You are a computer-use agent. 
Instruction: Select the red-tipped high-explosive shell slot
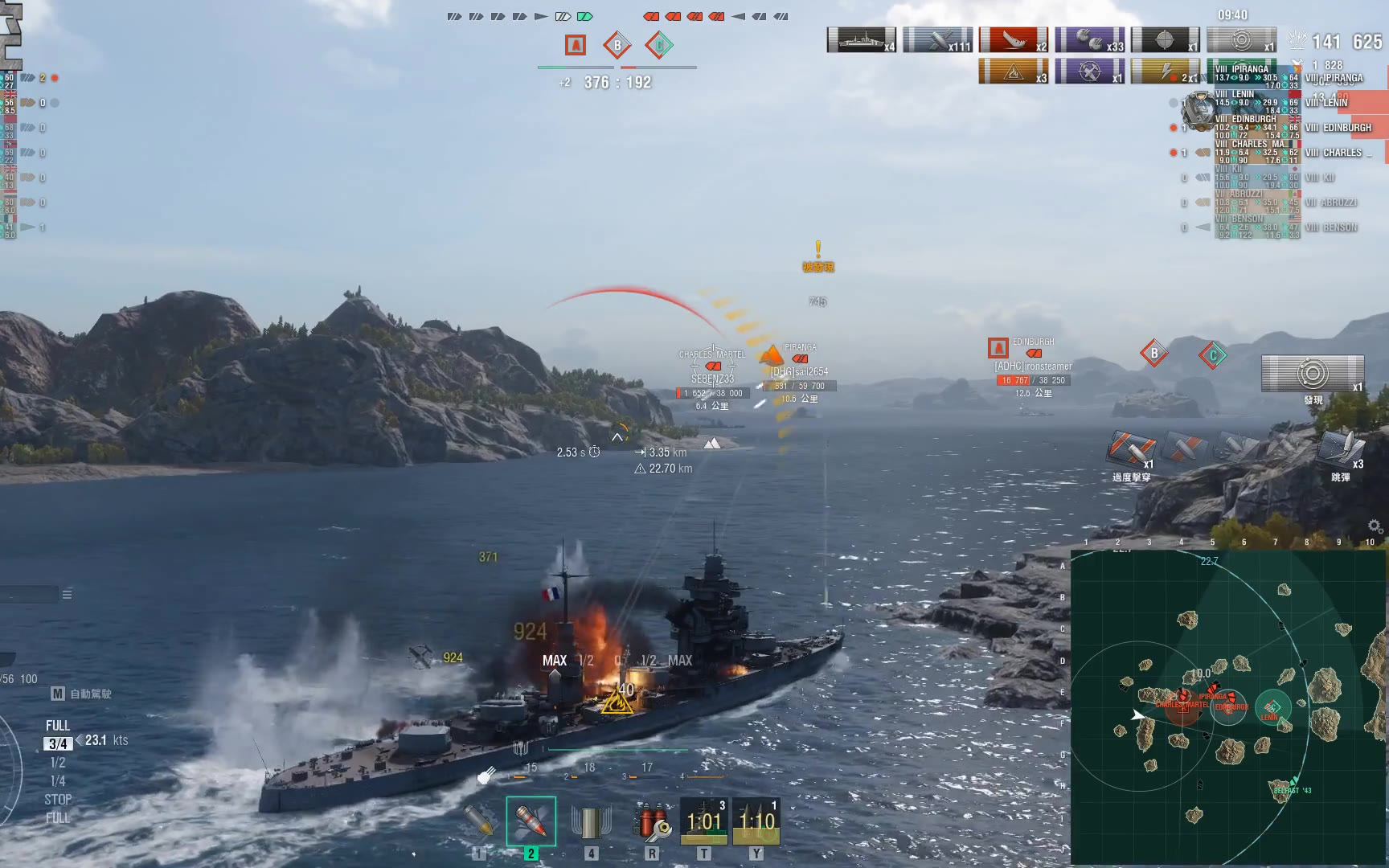(531, 821)
